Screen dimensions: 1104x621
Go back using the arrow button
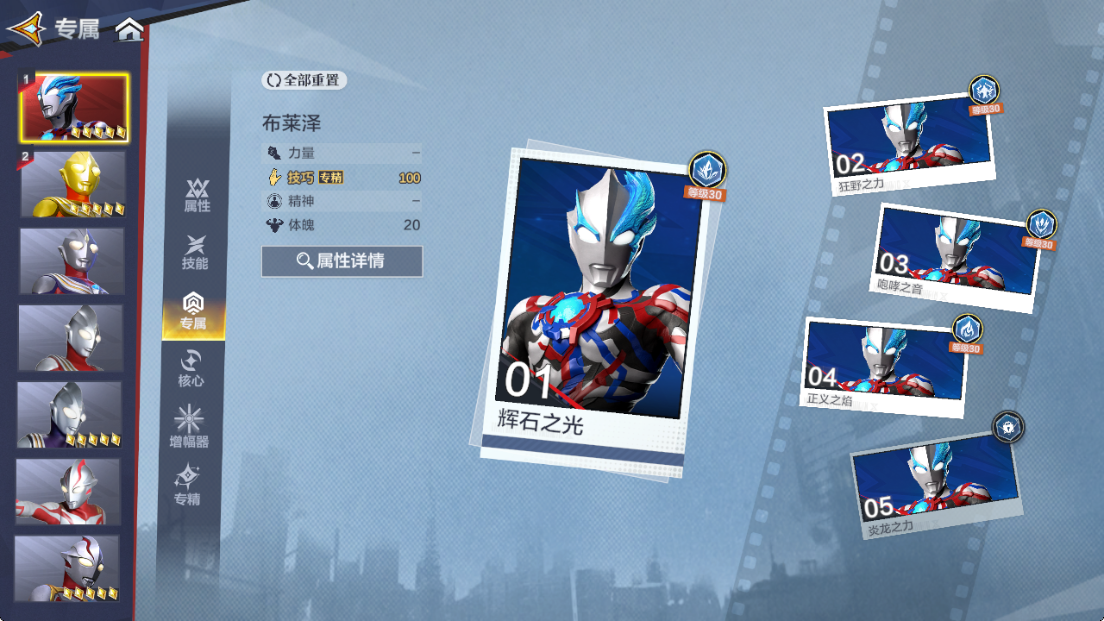point(26,28)
